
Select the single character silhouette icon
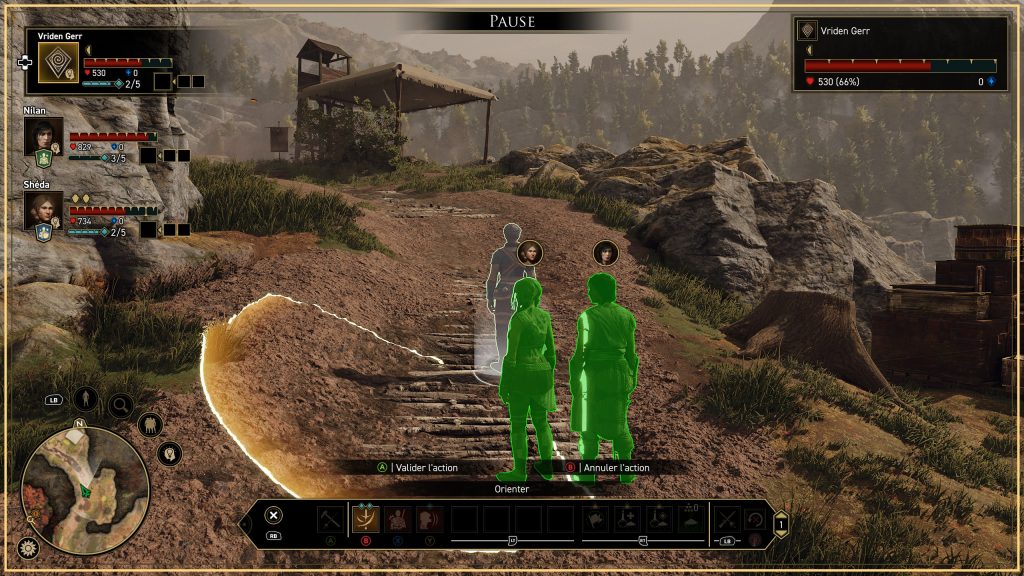coord(86,399)
